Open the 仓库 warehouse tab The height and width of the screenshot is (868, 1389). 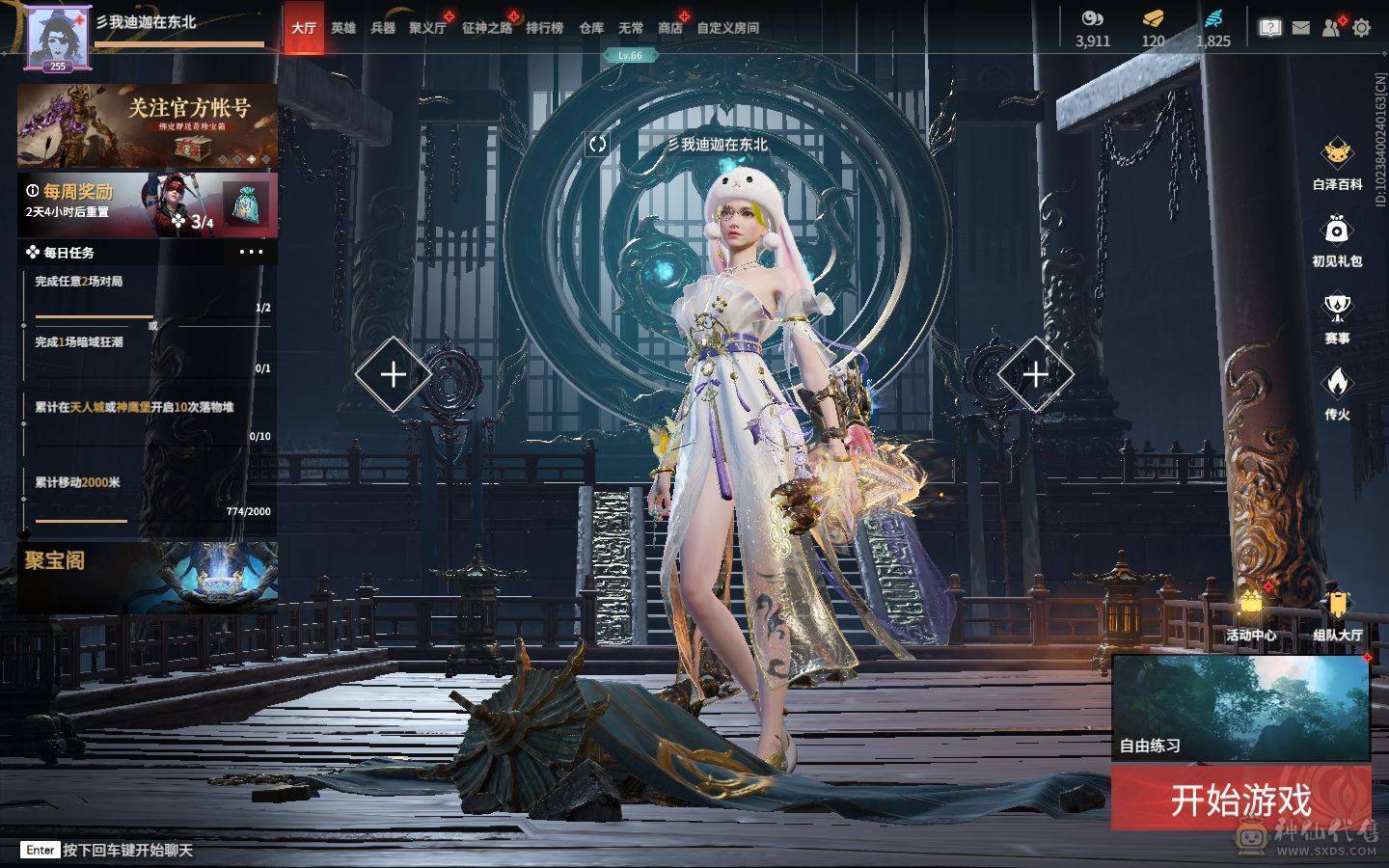coord(591,28)
